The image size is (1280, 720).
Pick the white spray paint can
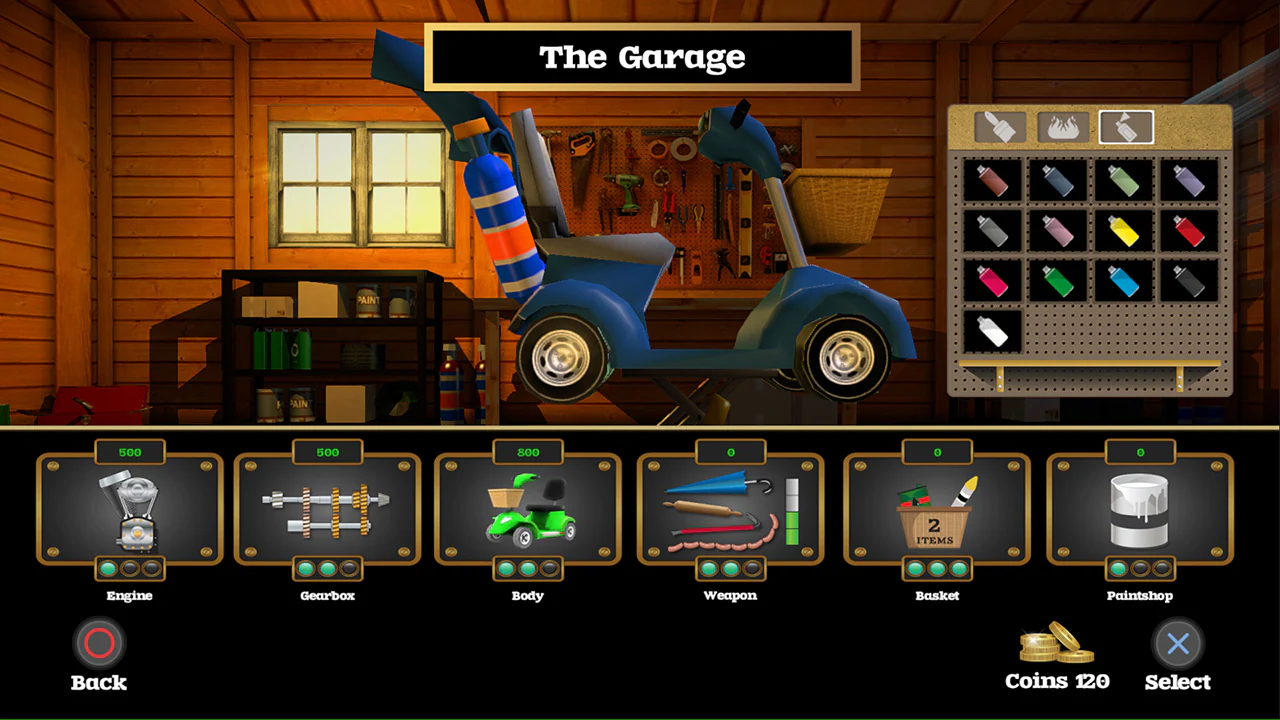pyautogui.click(x=990, y=331)
